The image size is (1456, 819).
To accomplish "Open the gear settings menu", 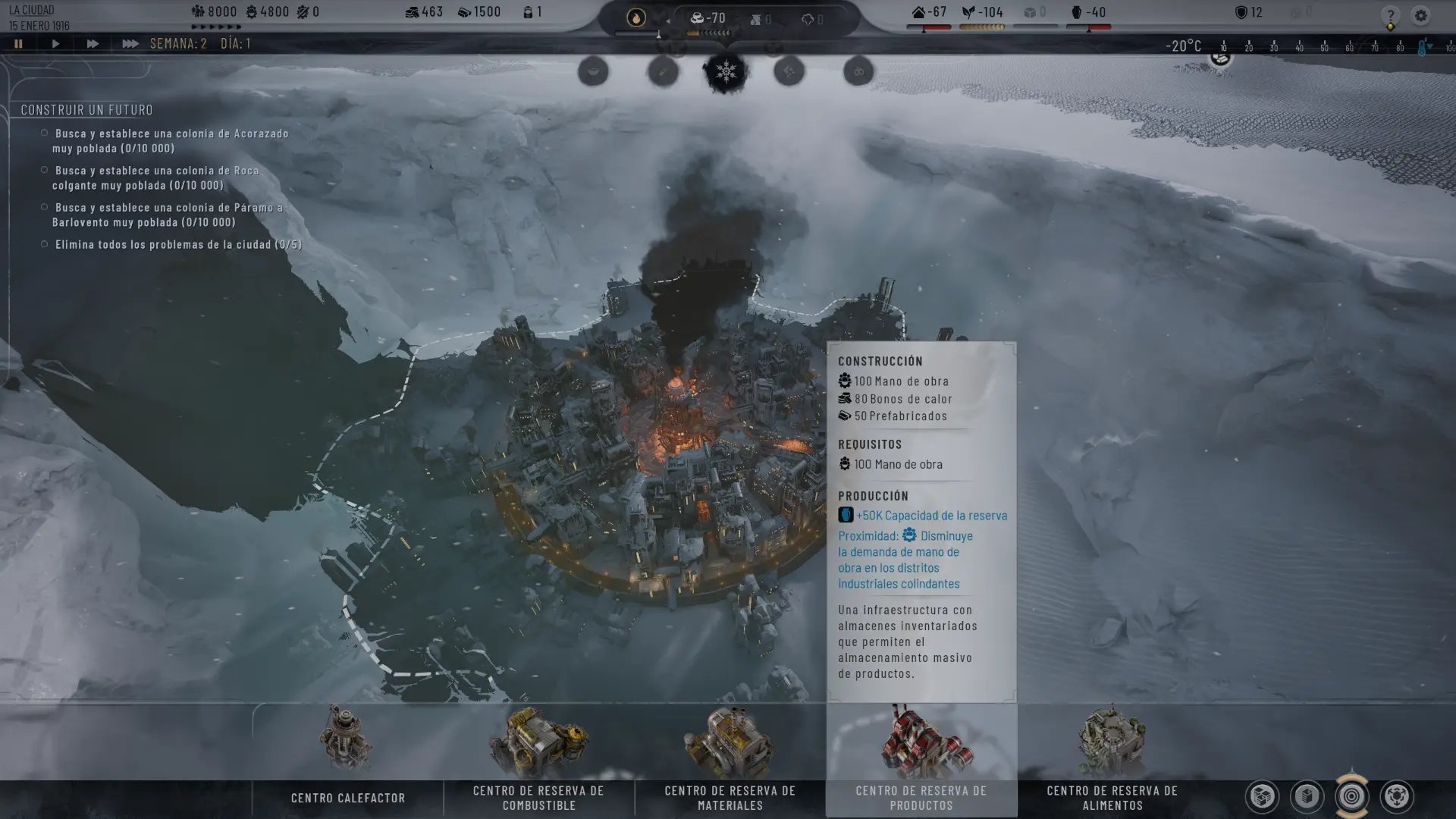I will coord(1420,15).
